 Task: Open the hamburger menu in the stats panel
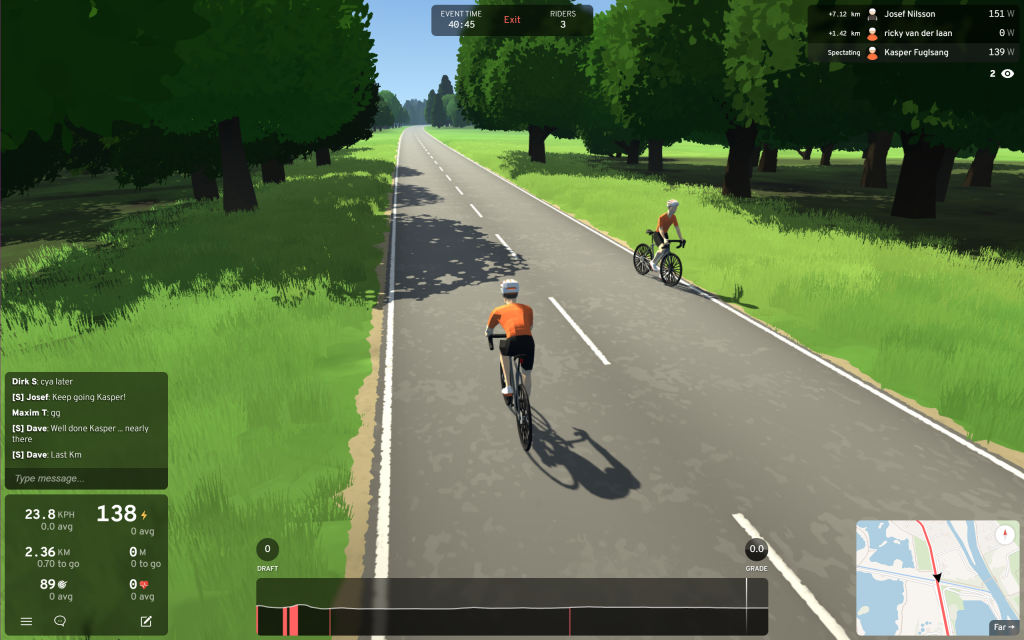[26, 621]
